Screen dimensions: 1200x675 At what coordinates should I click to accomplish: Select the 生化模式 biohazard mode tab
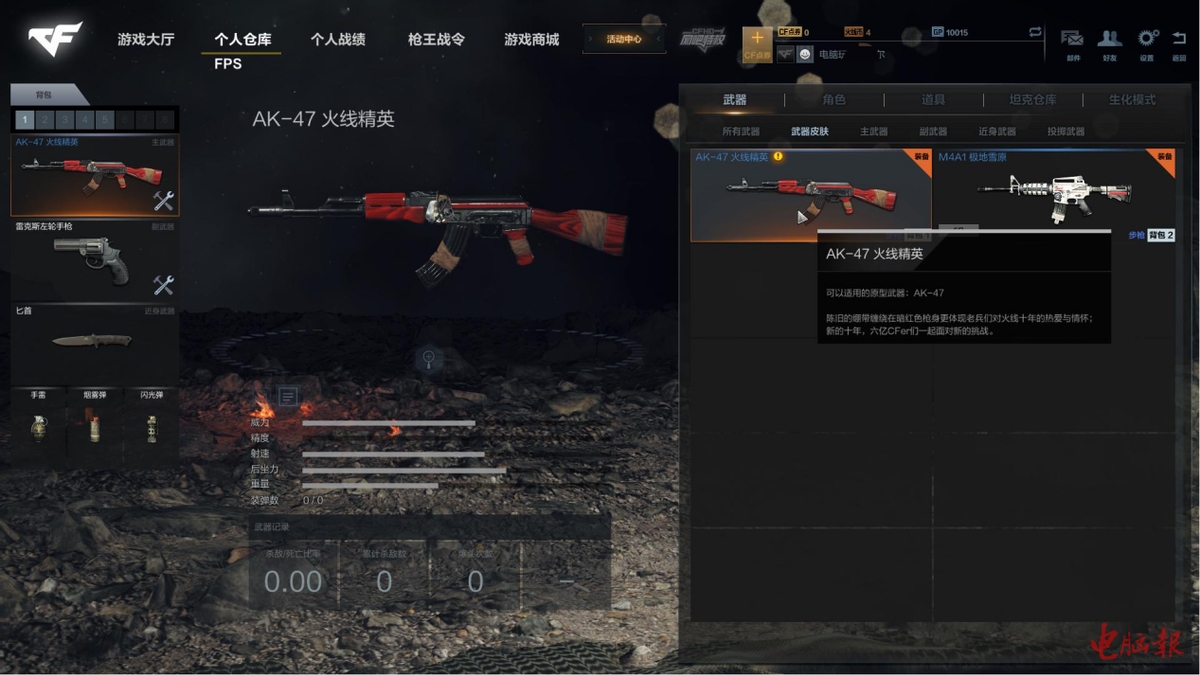pyautogui.click(x=1131, y=100)
